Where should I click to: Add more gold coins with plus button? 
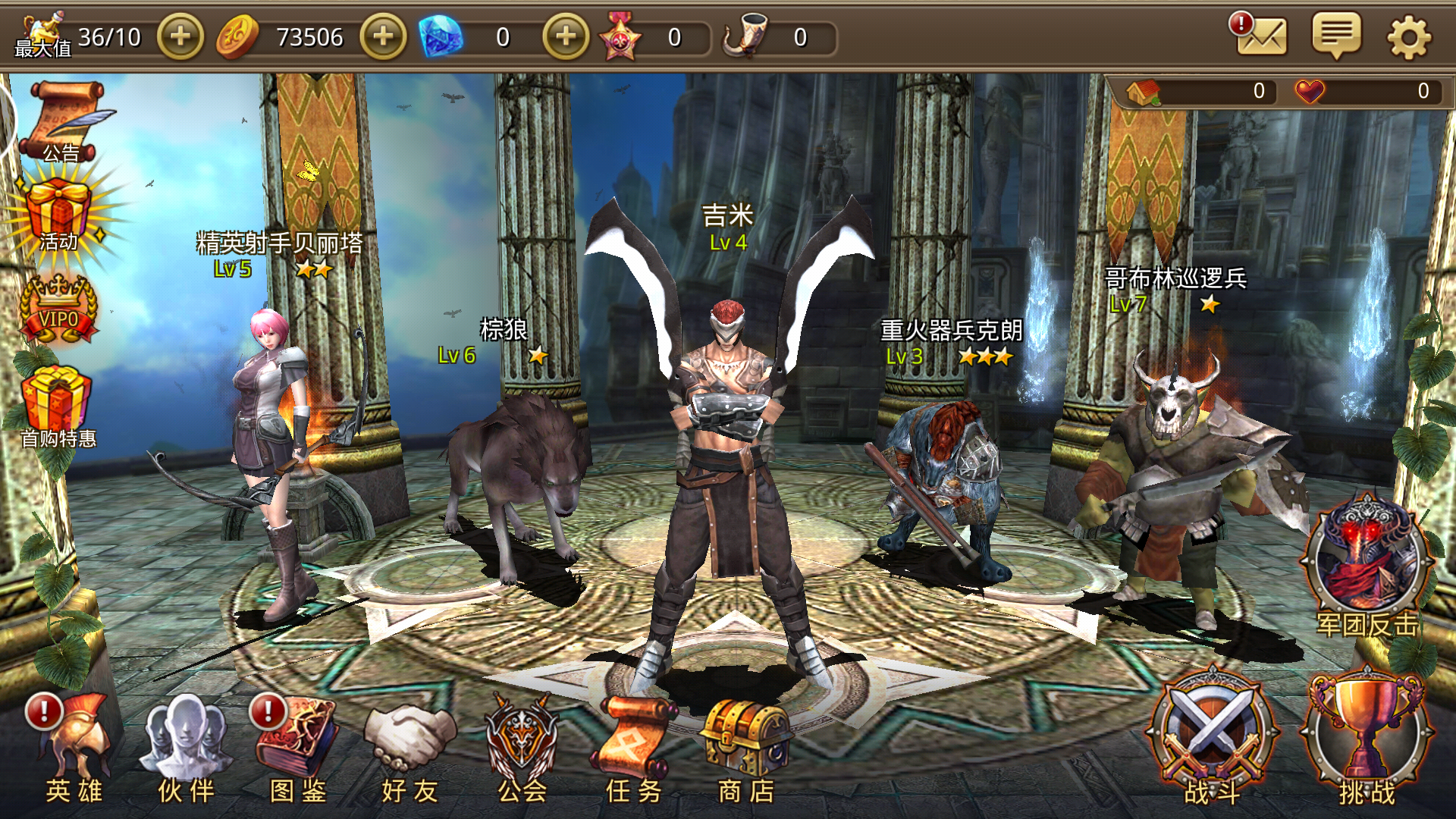click(x=383, y=36)
